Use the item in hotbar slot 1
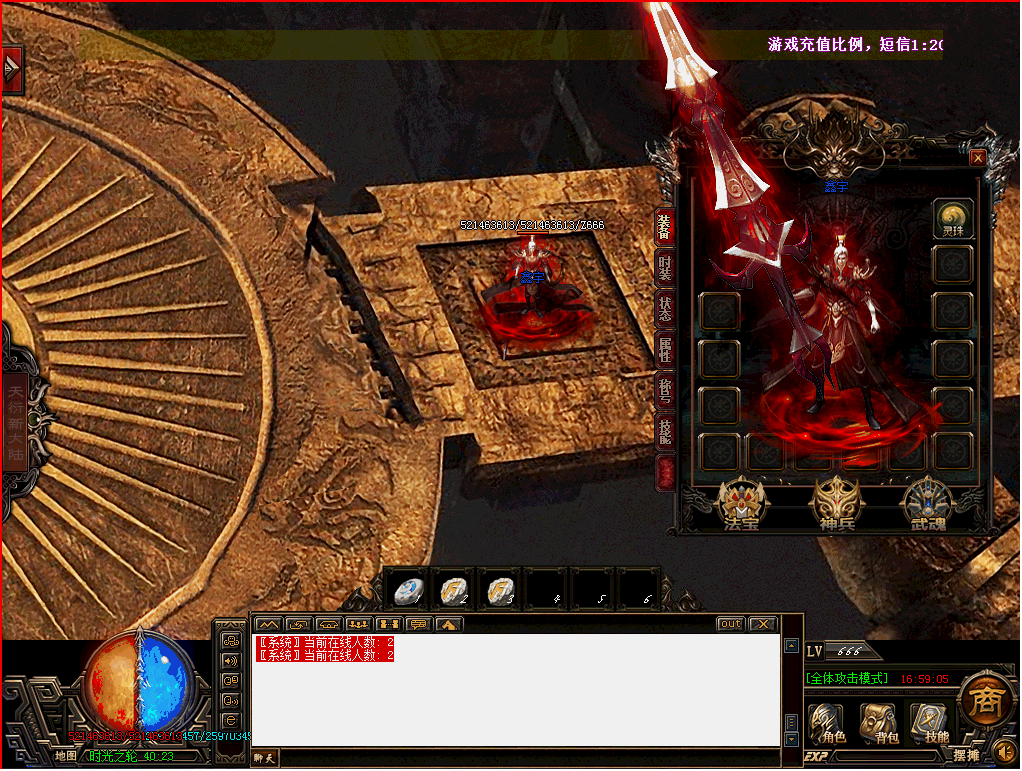Viewport: 1022px width, 771px height. coord(408,590)
